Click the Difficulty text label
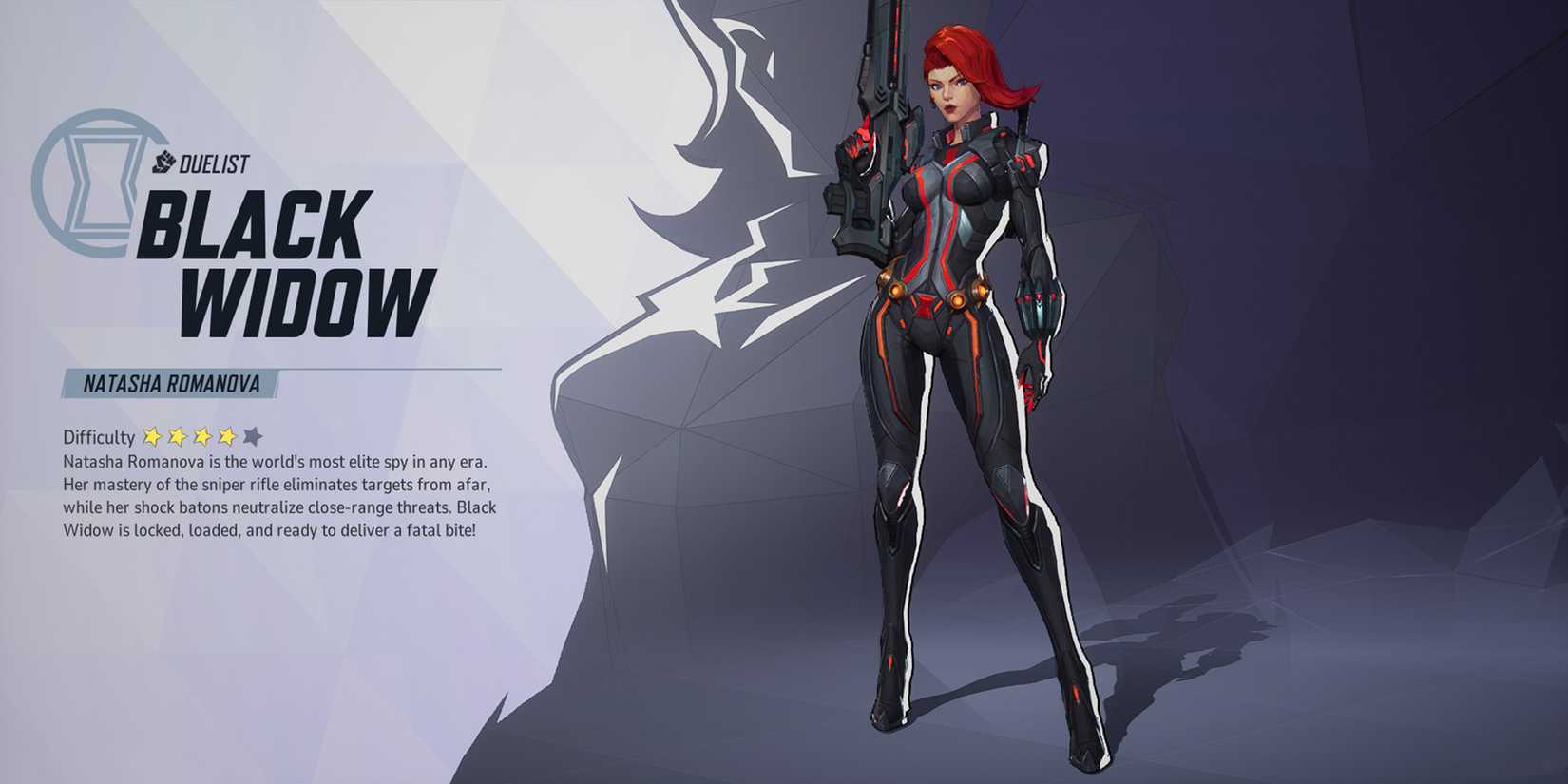This screenshot has height=784, width=1568. pos(98,436)
